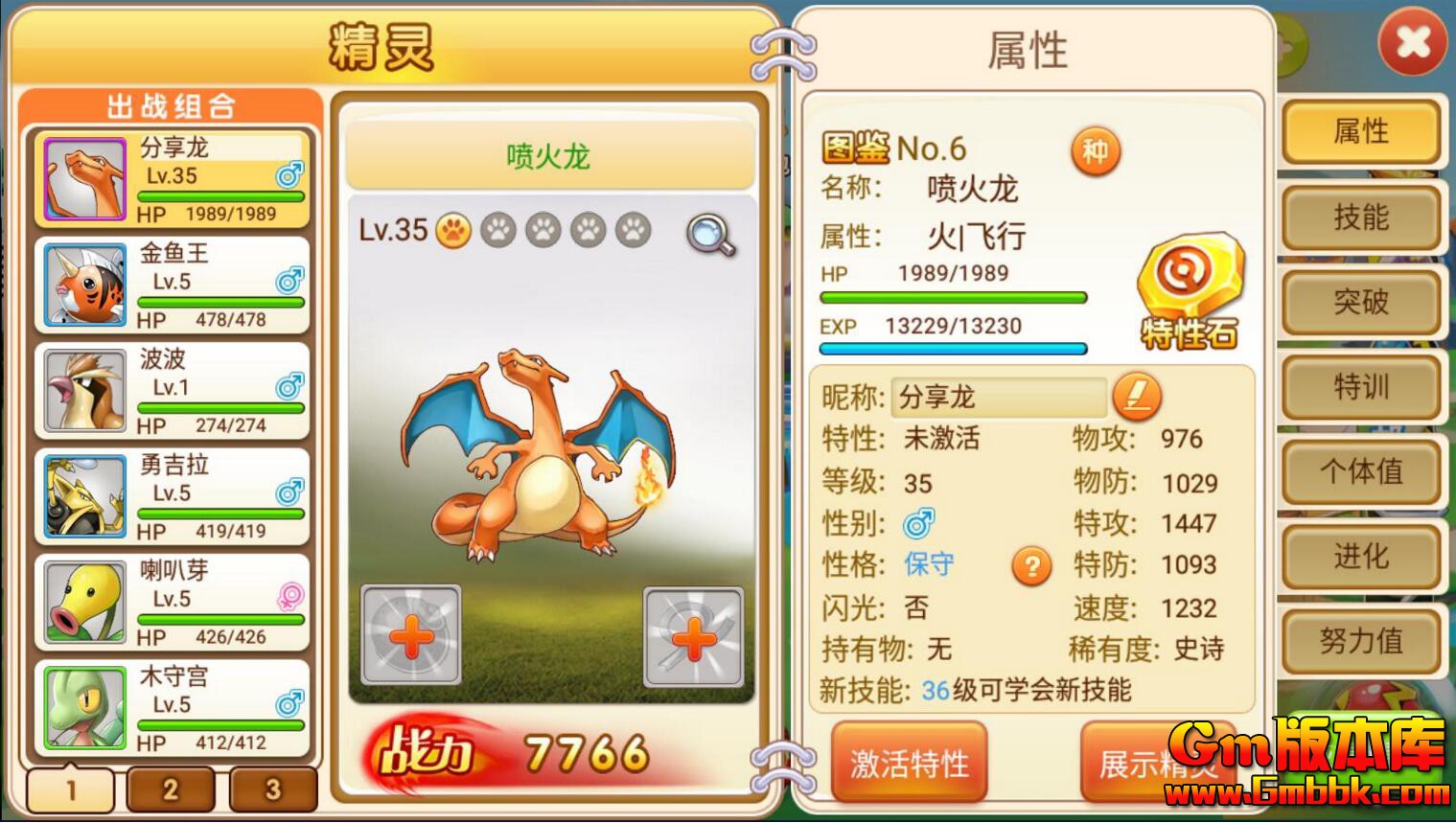Image resolution: width=1456 pixels, height=823 pixels.
Task: Click the right plus button under the Charizard
Action: pyautogui.click(x=695, y=638)
